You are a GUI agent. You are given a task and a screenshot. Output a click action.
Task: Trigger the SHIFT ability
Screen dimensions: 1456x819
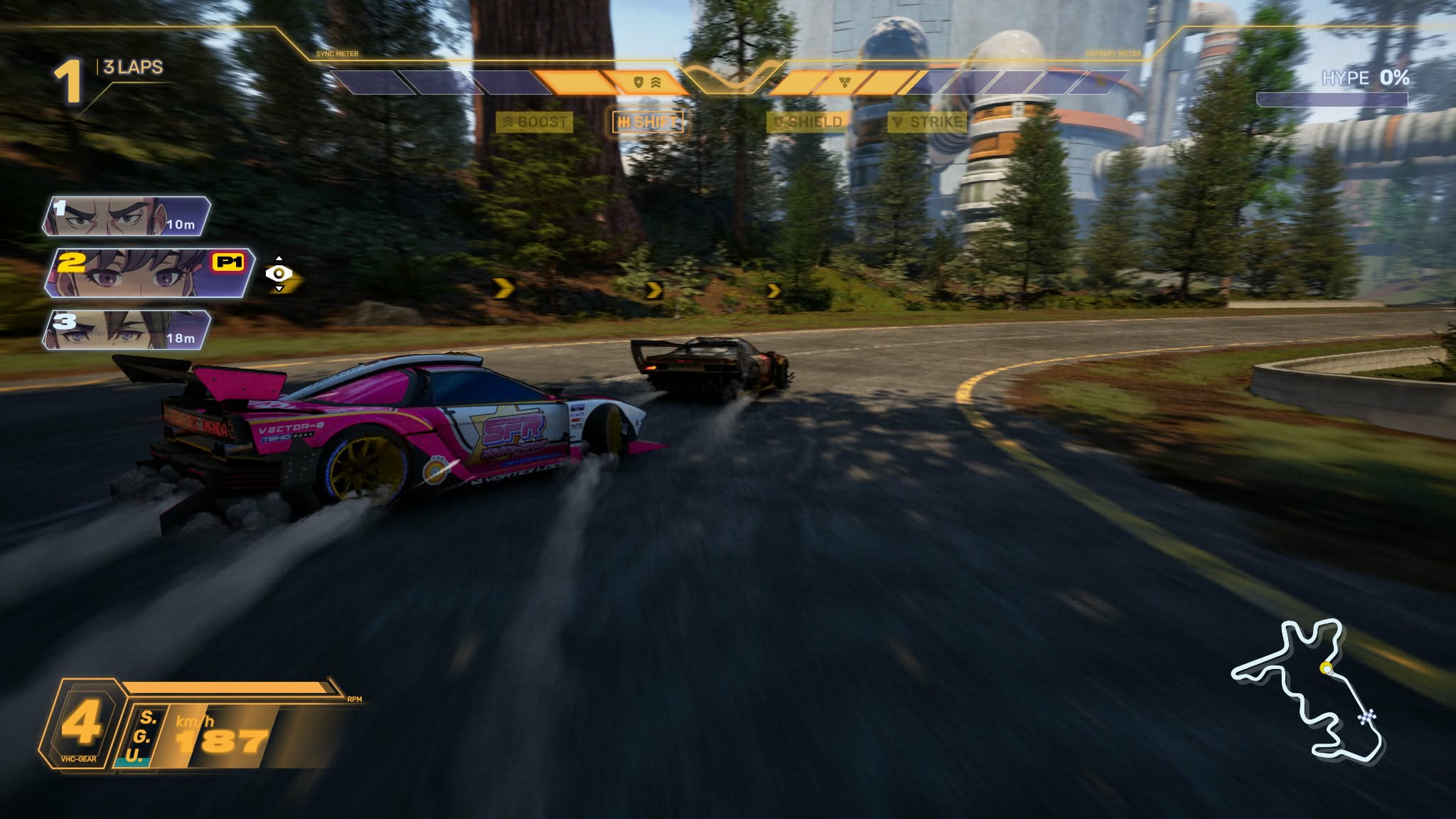648,122
